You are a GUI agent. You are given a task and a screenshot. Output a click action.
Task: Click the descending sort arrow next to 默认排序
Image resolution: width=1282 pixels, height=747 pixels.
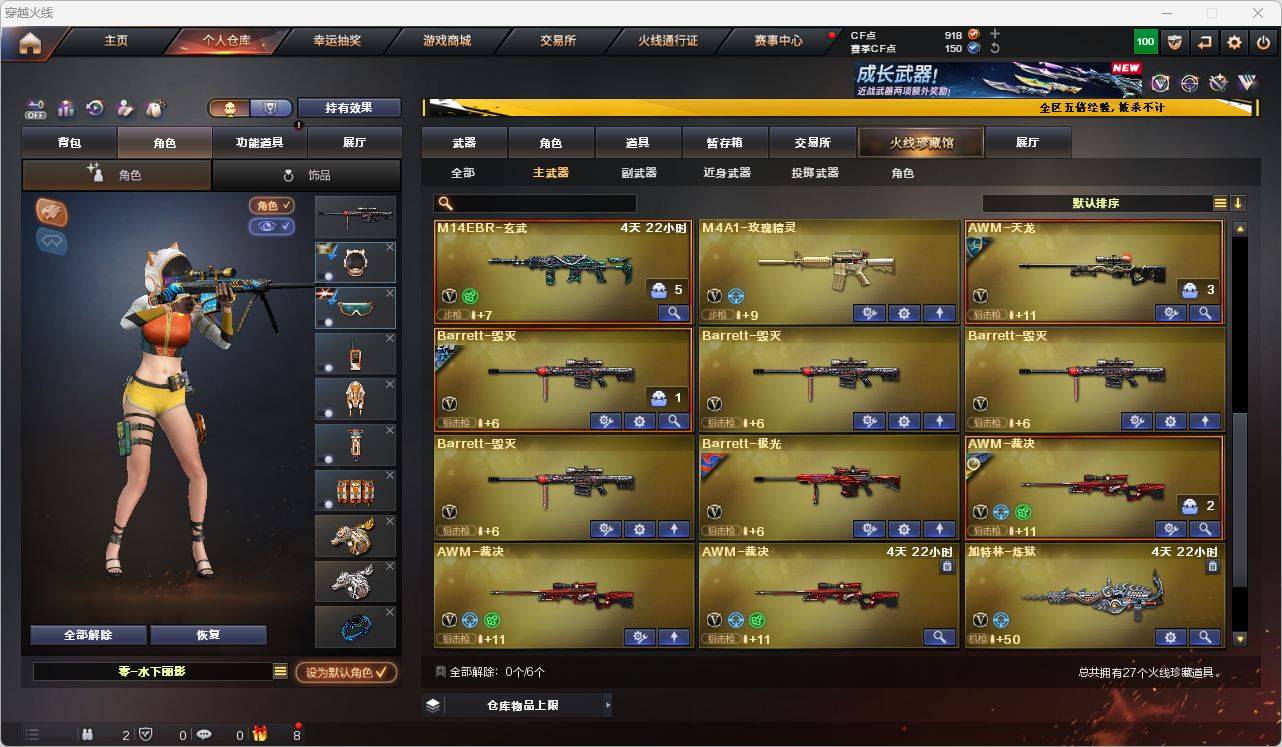tap(1239, 202)
